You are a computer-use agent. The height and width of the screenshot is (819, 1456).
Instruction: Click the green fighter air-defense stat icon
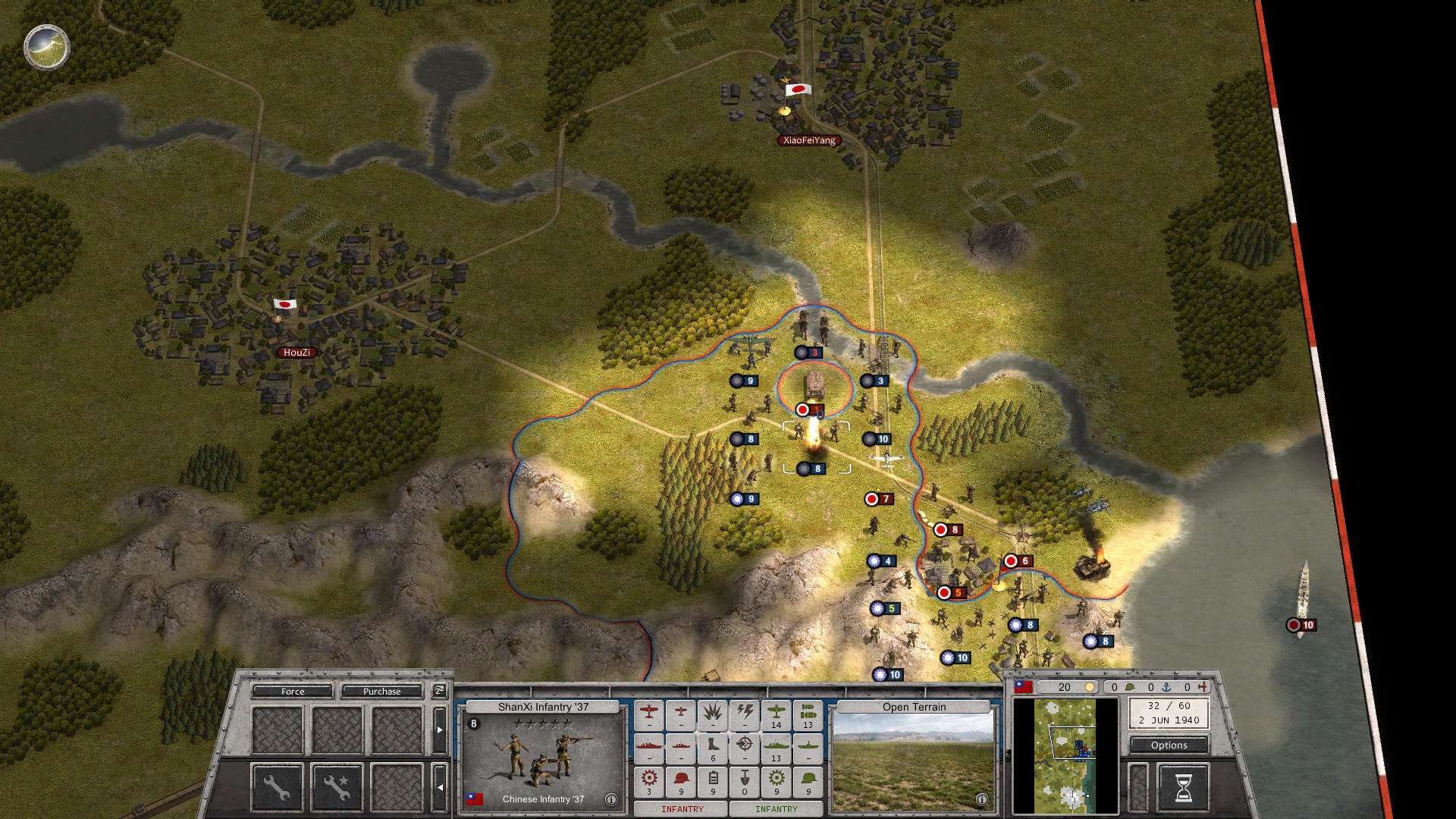777,714
